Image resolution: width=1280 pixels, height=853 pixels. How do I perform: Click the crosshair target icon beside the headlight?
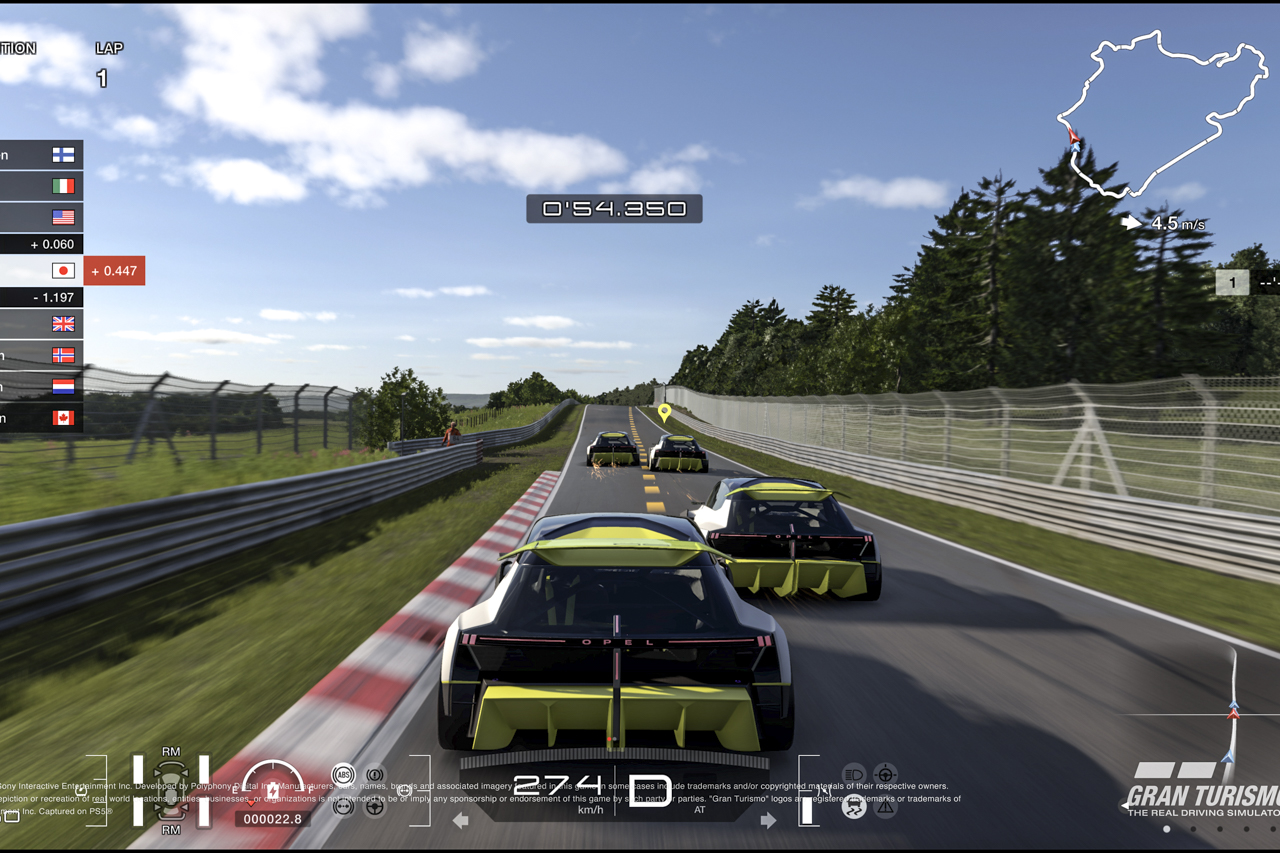(885, 774)
